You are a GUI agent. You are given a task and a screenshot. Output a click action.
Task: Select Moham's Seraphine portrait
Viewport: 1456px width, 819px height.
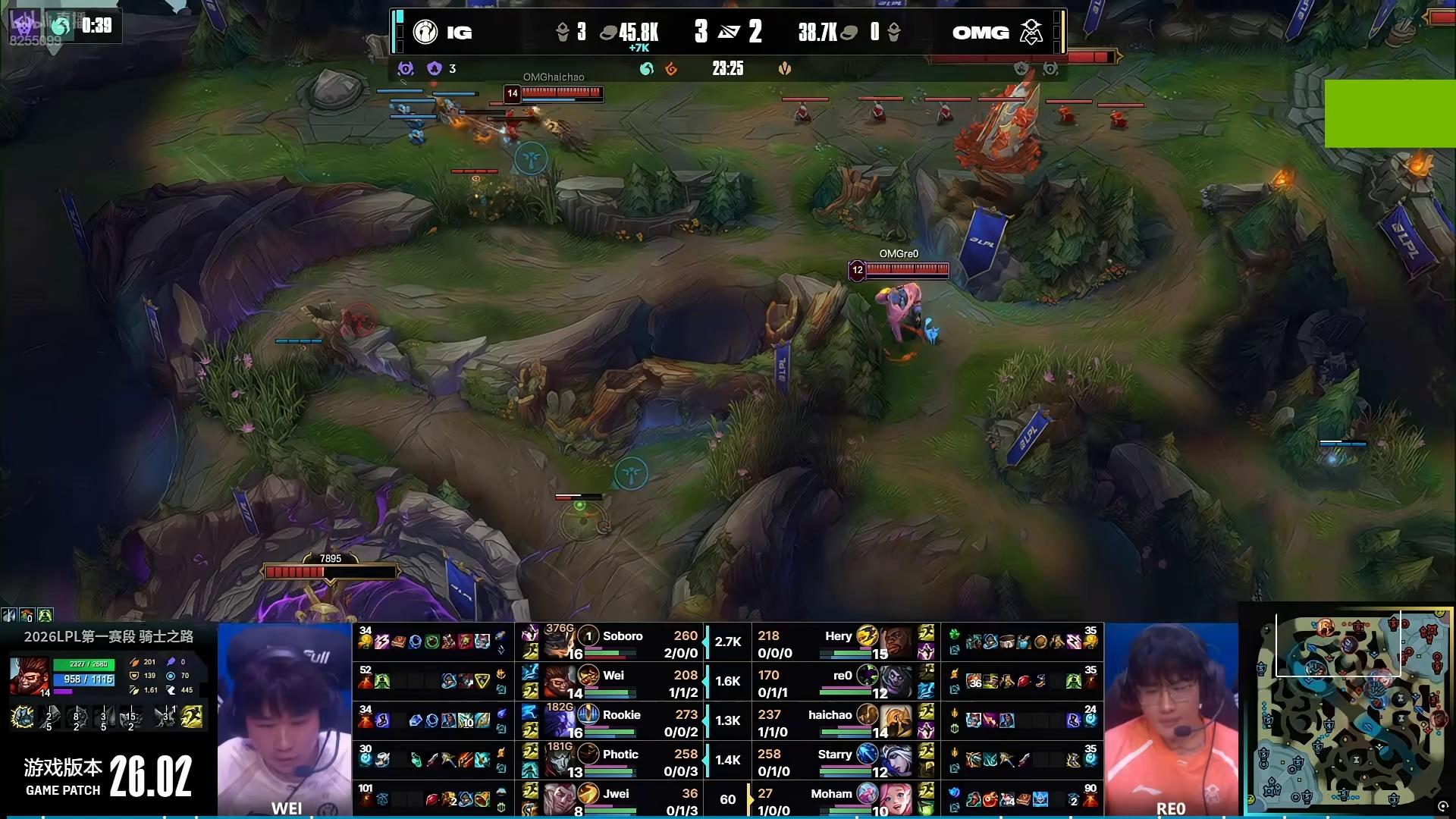pyautogui.click(x=896, y=799)
